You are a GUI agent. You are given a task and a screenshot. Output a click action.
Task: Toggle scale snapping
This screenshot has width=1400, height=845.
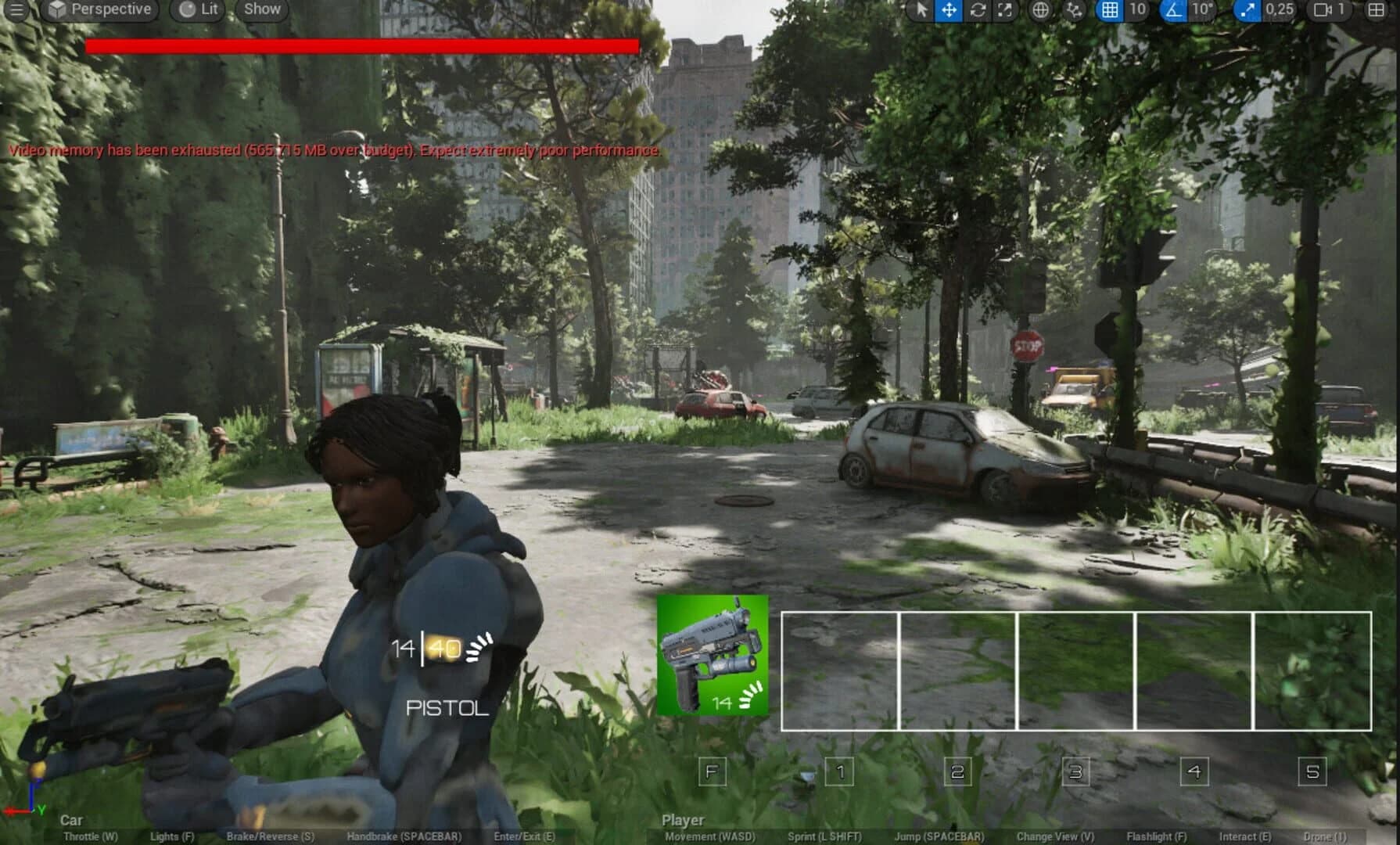pyautogui.click(x=1248, y=11)
